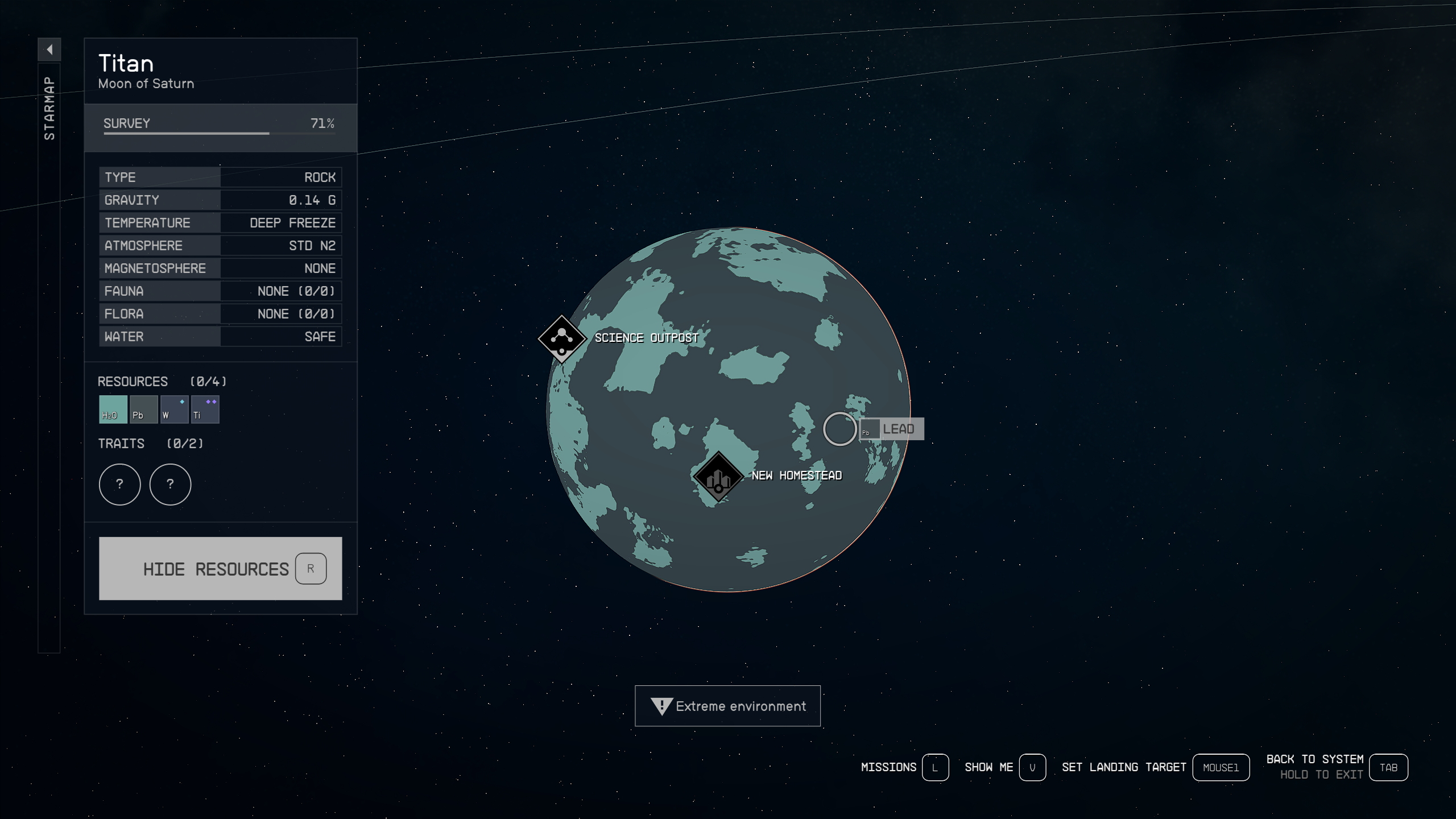Reveal the first unknown trait
Image resolution: width=1456 pixels, height=819 pixels.
(x=119, y=484)
